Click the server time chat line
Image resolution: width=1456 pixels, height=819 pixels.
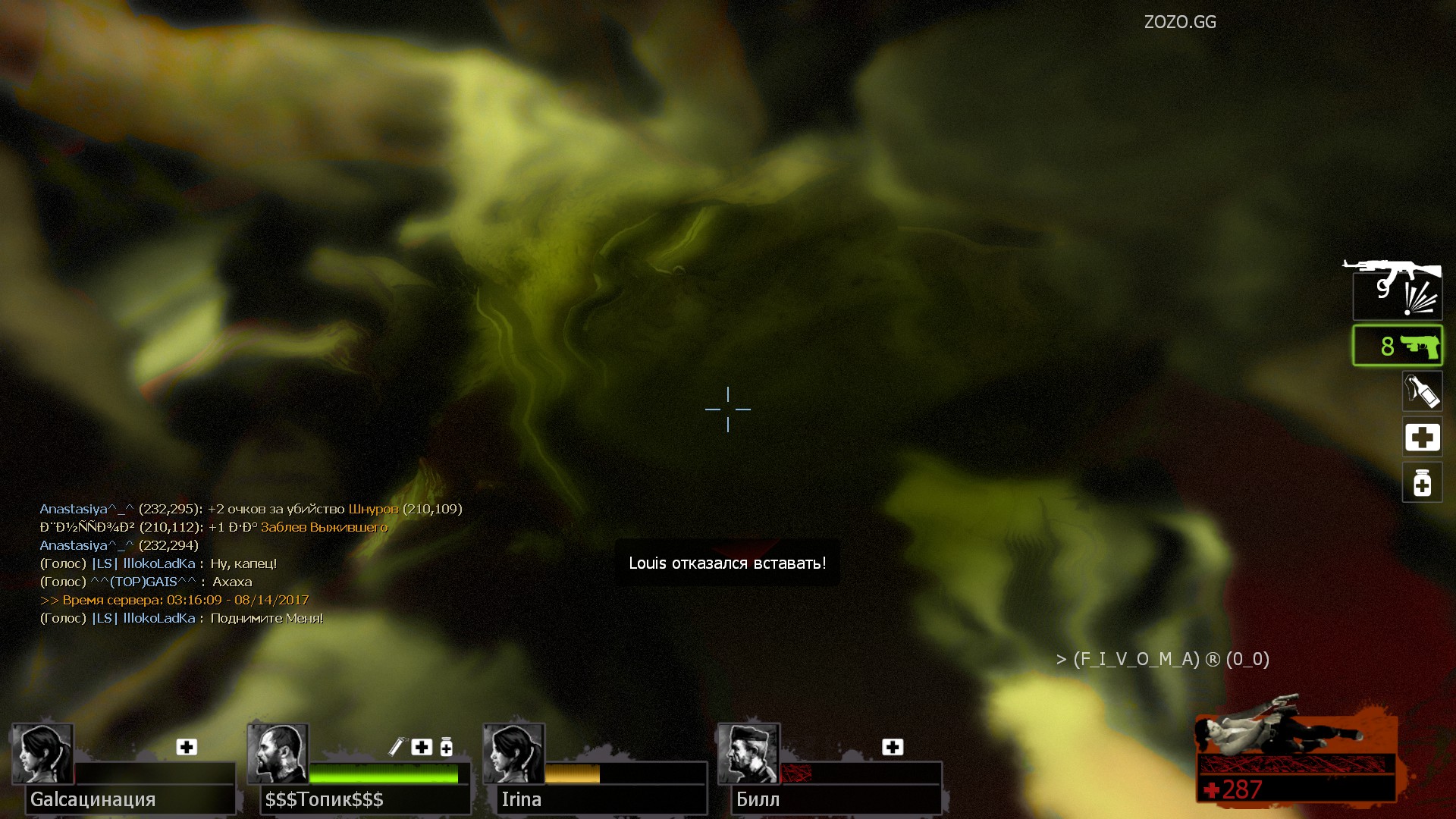[x=174, y=600]
